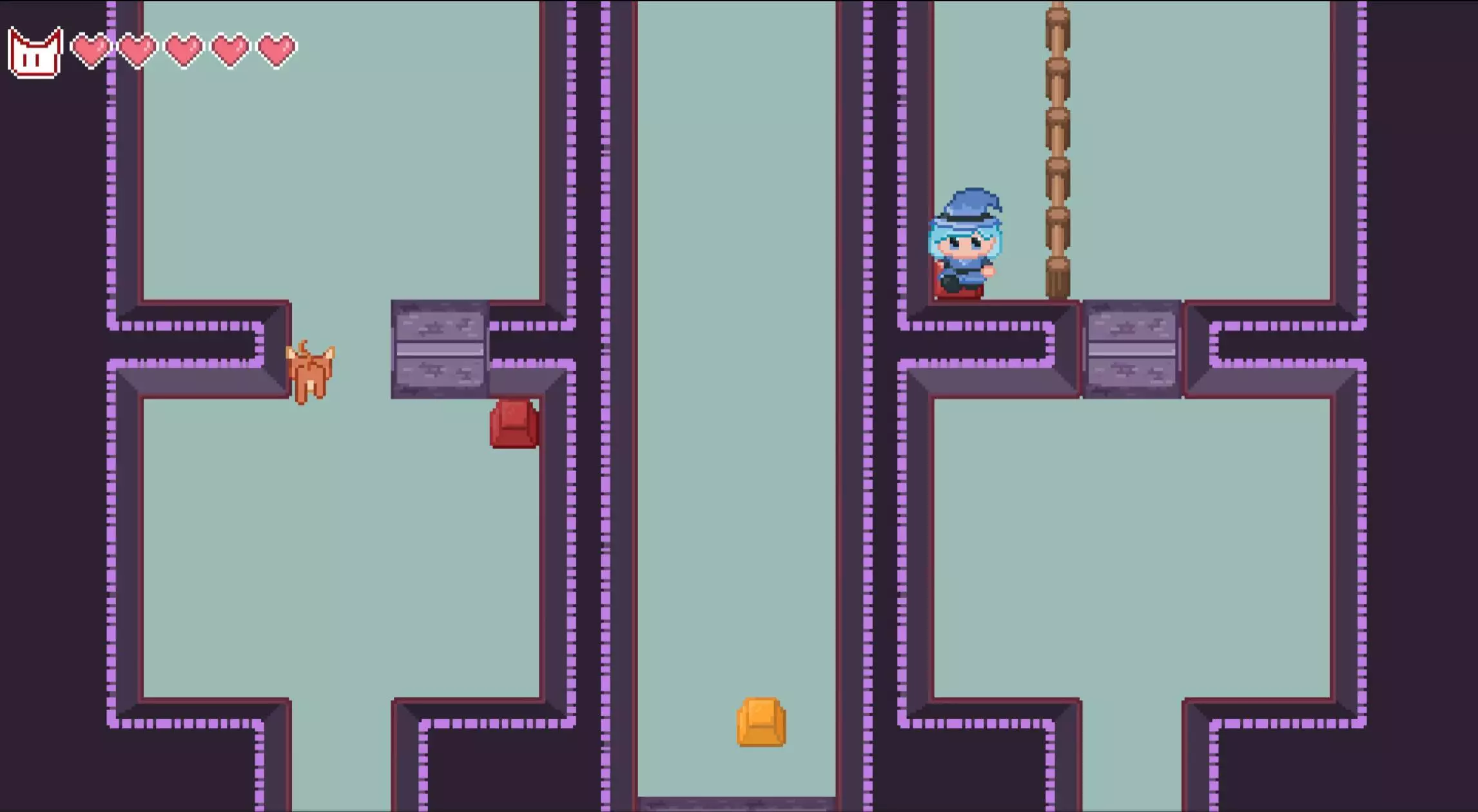This screenshot has width=1478, height=812.
Task: Select the first heart in the health bar
Action: 90,52
